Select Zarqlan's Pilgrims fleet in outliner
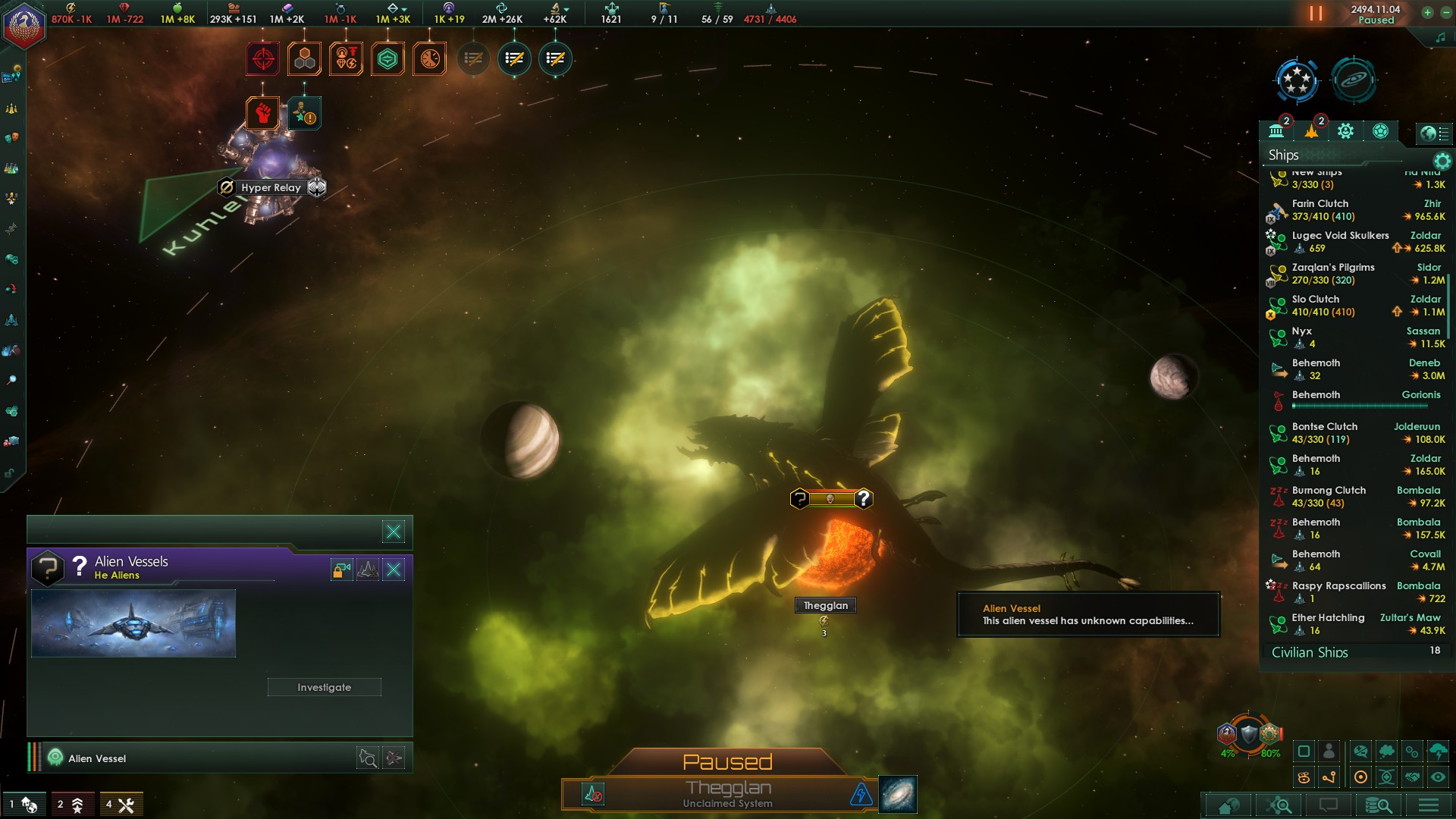The width and height of the screenshot is (1456, 819). [x=1356, y=274]
